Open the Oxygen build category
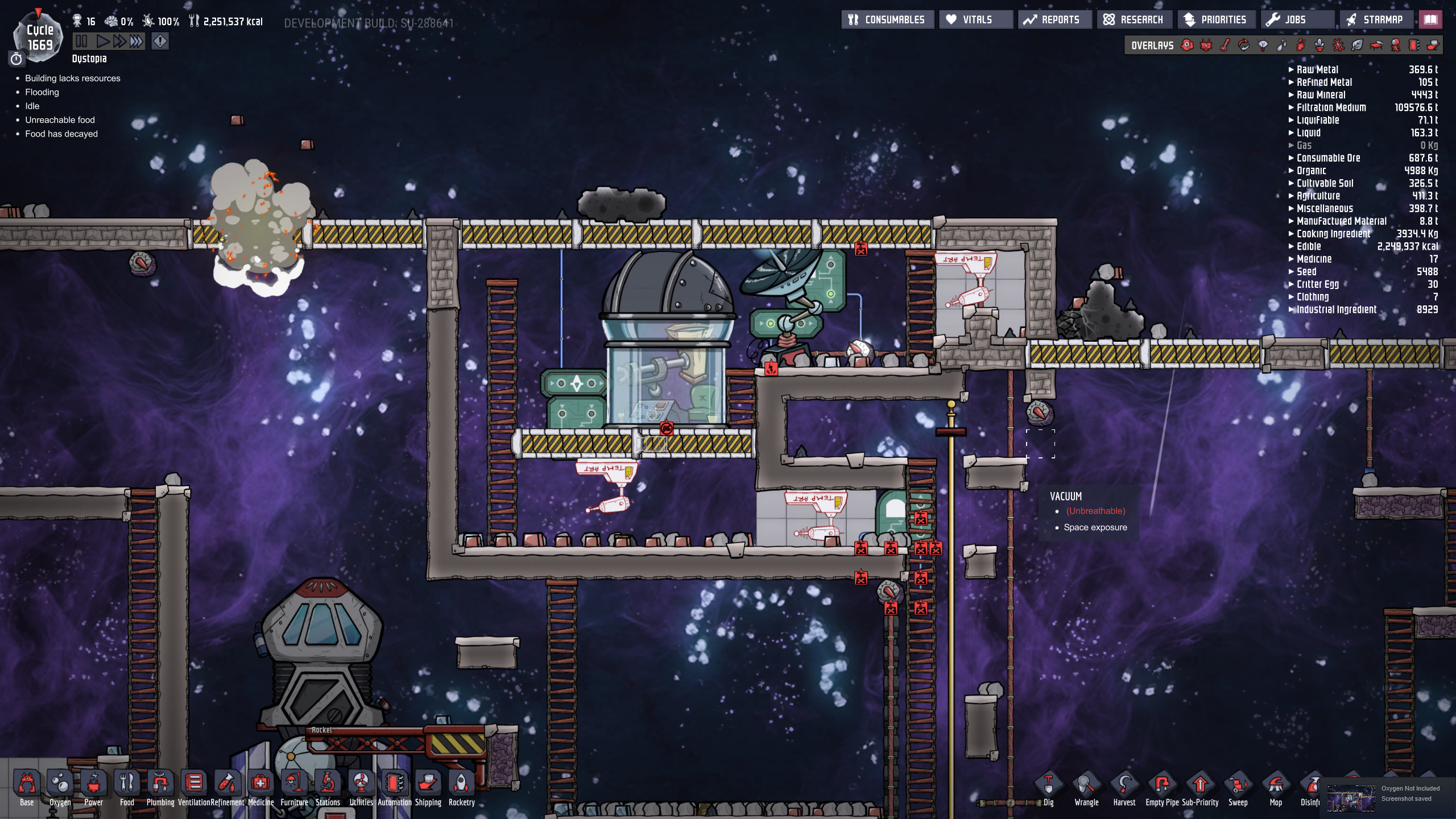The width and height of the screenshot is (1456, 819). point(60,788)
